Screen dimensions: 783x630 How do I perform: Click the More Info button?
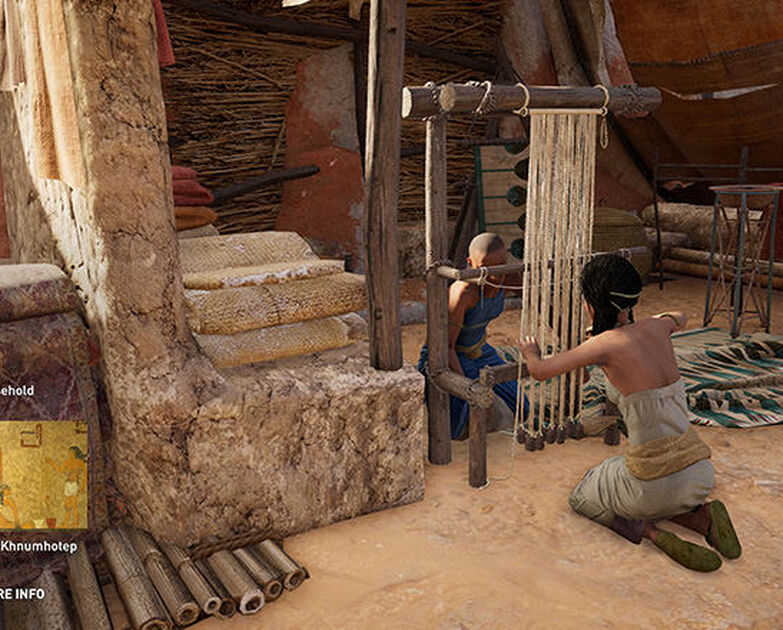tap(20, 594)
